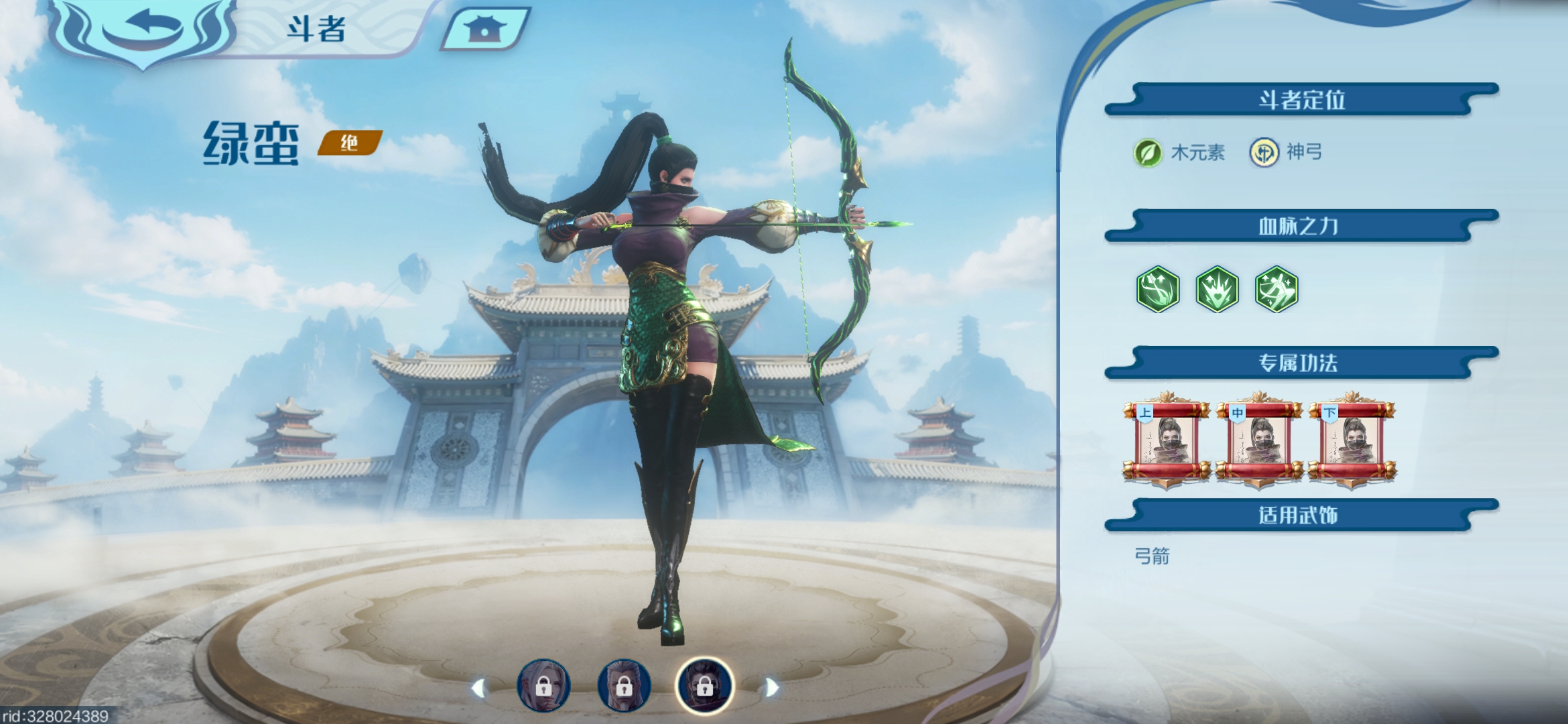Tap the 神弓 role icon
This screenshot has height=724, width=1568.
tap(1264, 153)
